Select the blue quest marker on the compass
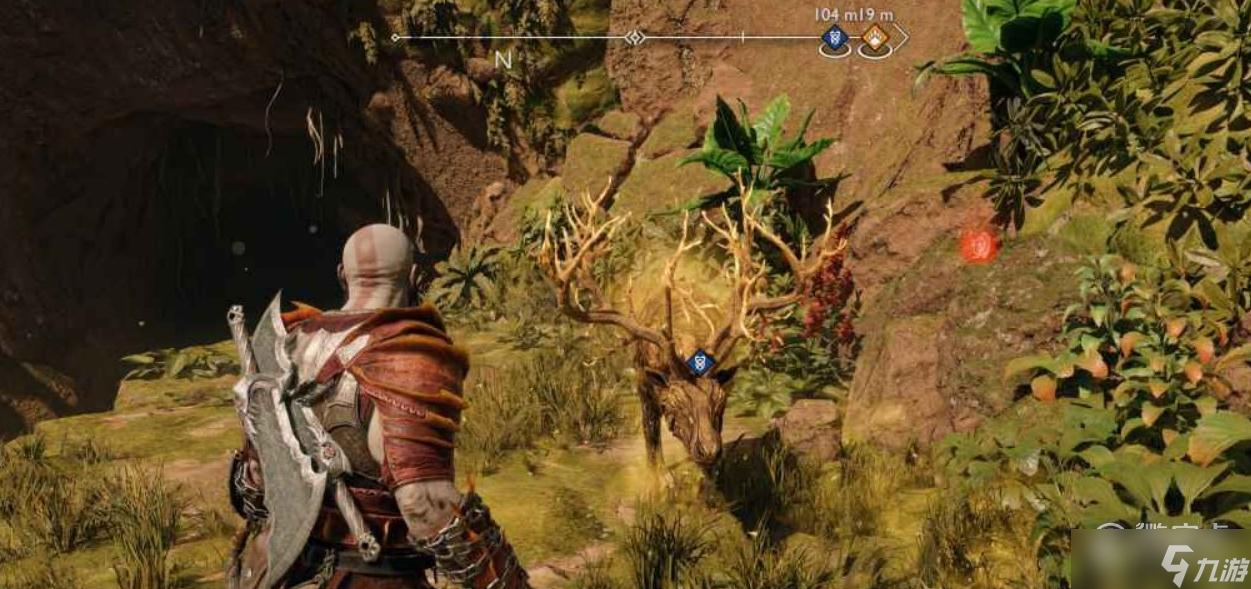The image size is (1251, 589). tap(835, 39)
